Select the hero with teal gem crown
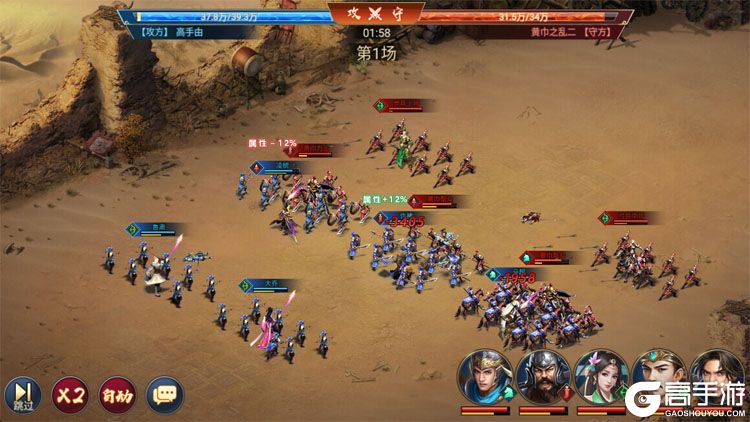This screenshot has width=750, height=422. [658, 376]
